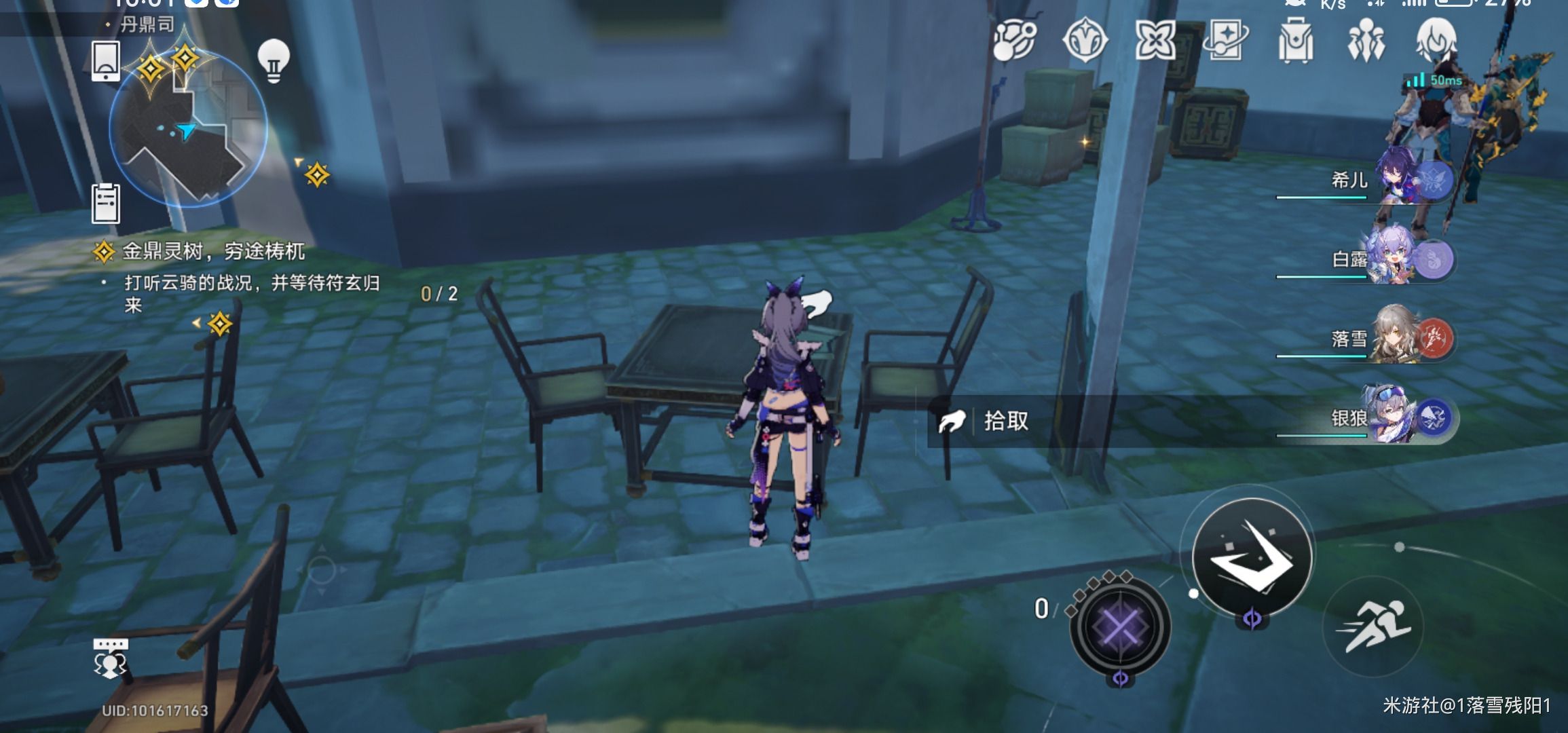The width and height of the screenshot is (1568, 733).
Task: Open the round emblem guide icon
Action: [x=1084, y=39]
